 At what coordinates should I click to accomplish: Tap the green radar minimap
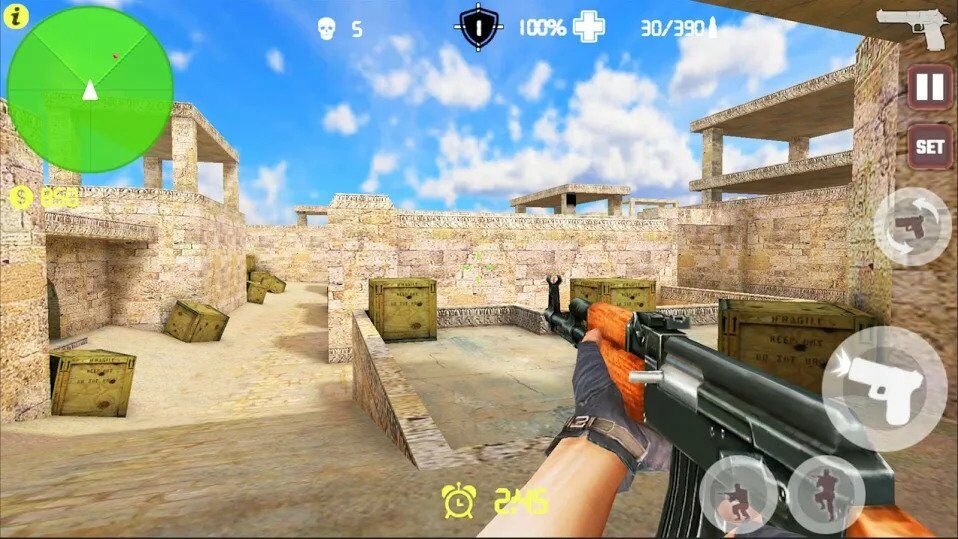[x=90, y=90]
